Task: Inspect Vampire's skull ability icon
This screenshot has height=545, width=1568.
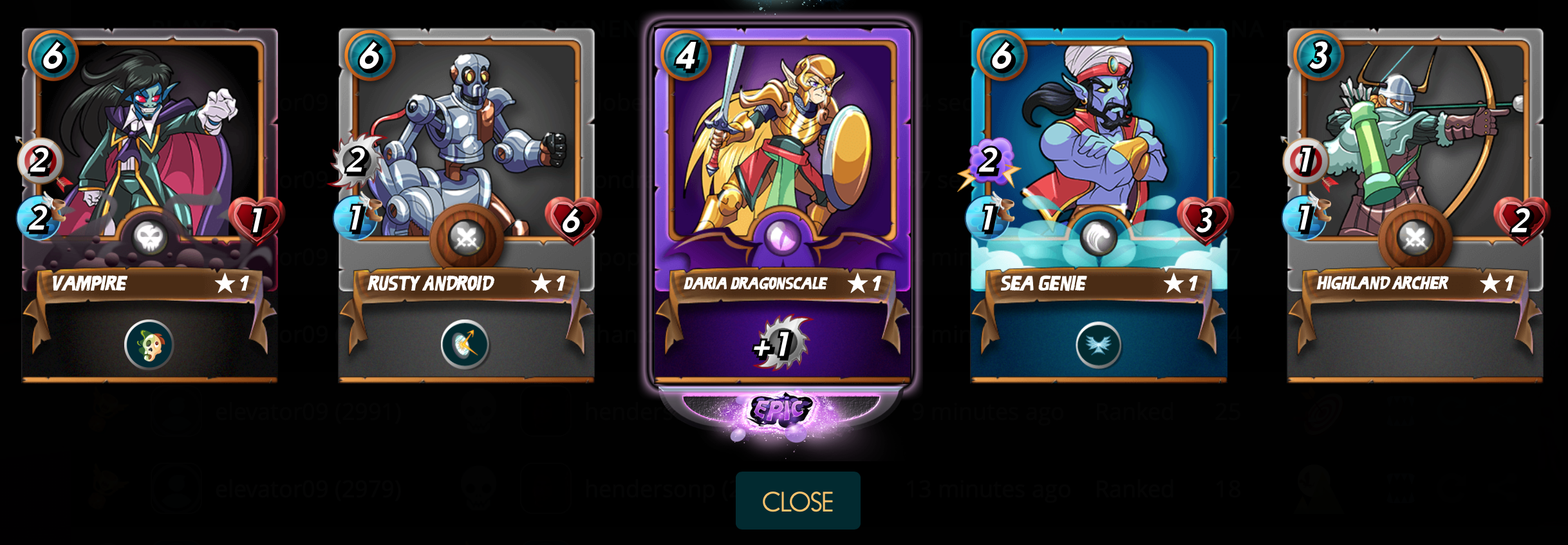Action: 149,345
